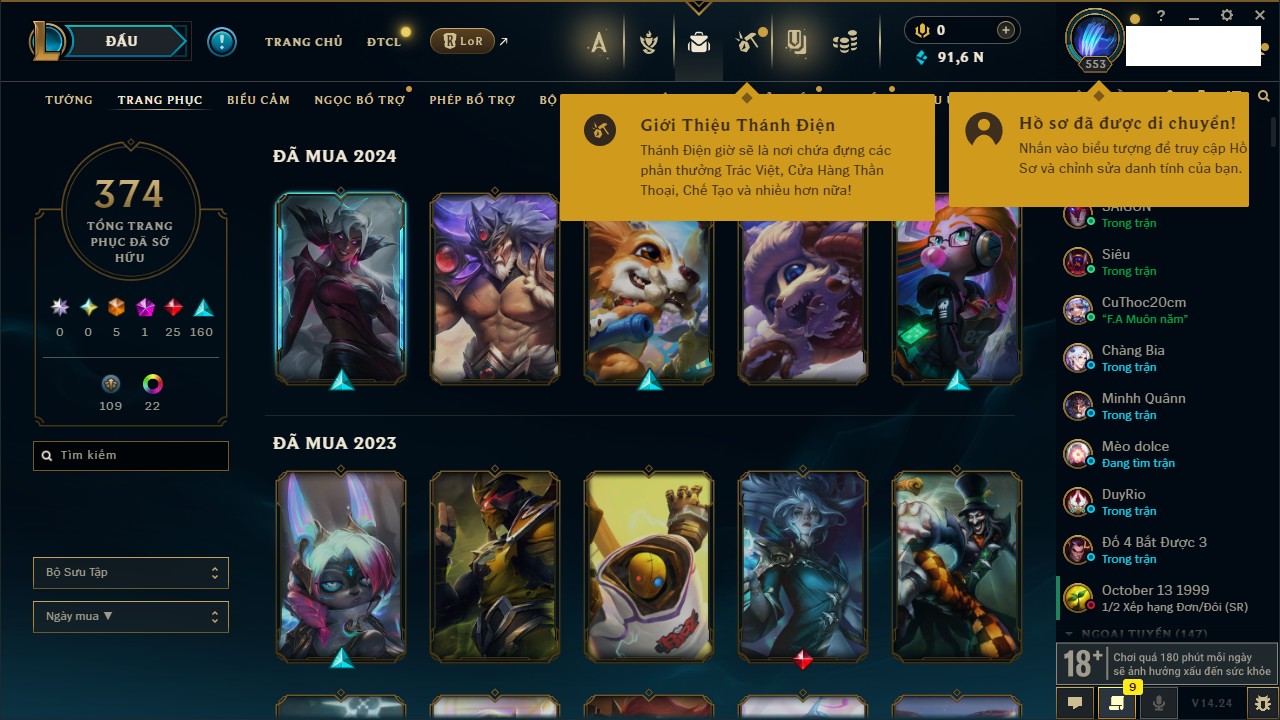This screenshot has width=1280, height=720.
Task: Open the profile avatar level 553
Action: pyautogui.click(x=1095, y=40)
